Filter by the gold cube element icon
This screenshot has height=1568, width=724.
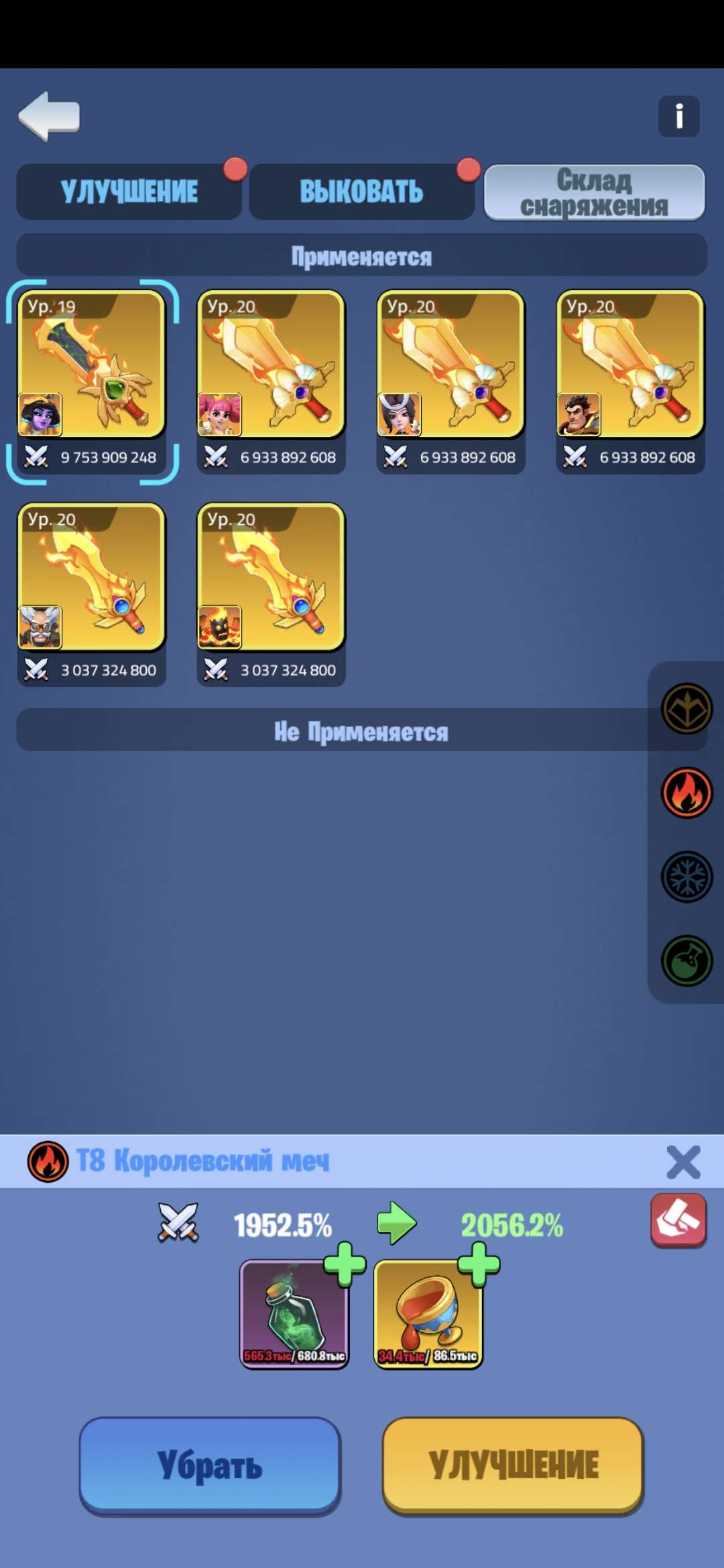click(686, 708)
